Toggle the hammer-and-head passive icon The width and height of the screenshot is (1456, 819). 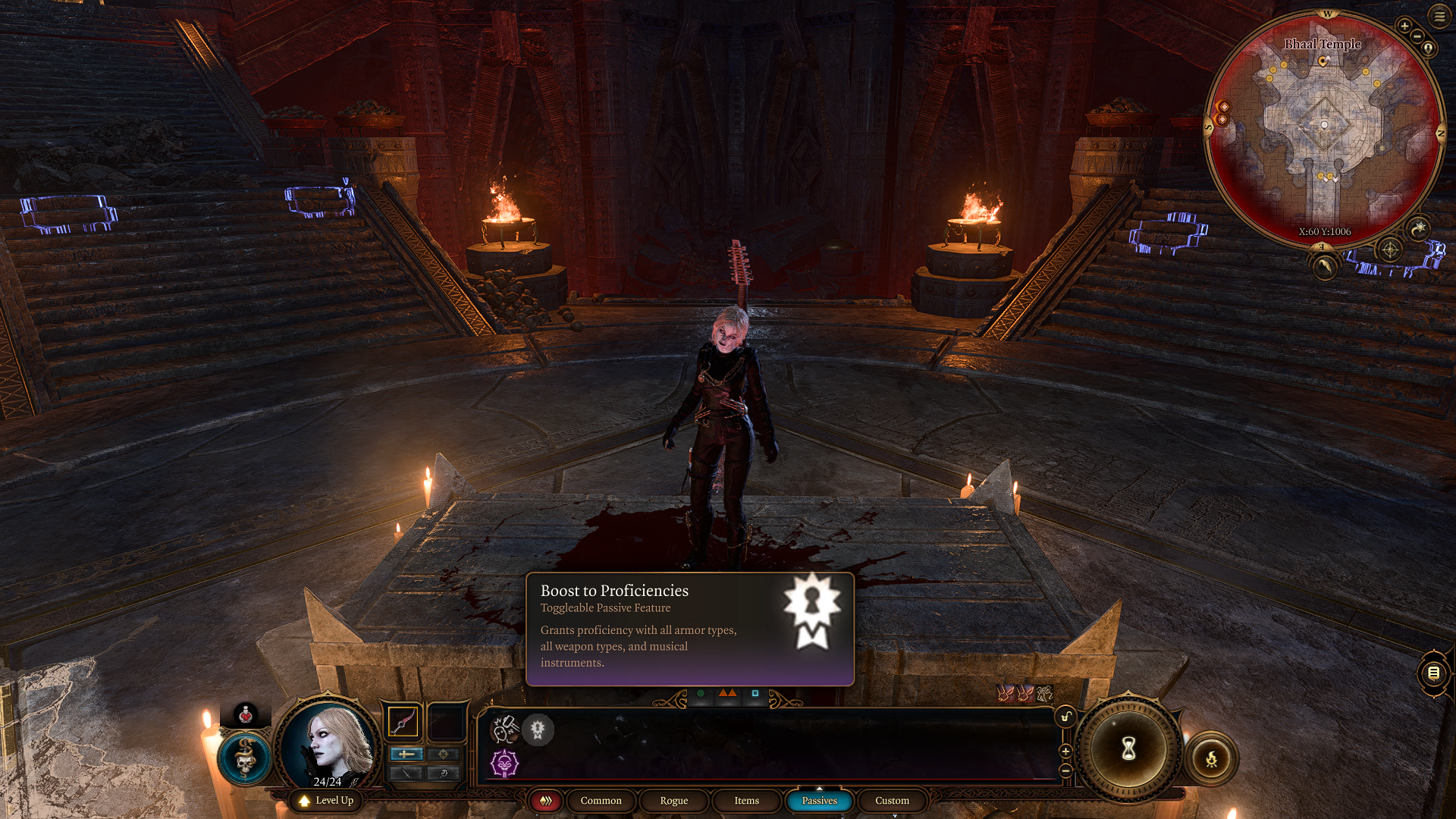pos(504,730)
